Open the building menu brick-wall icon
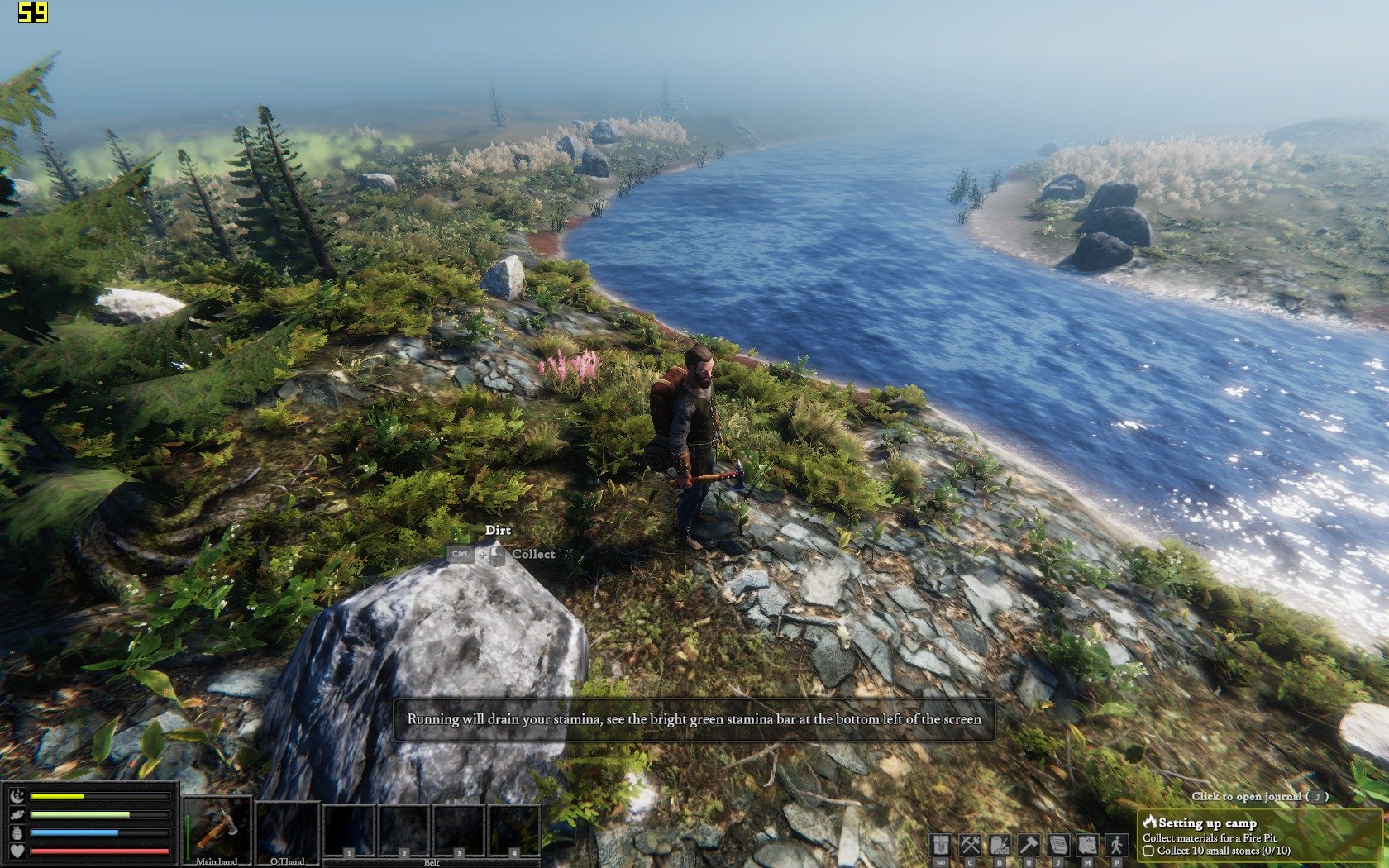The height and width of the screenshot is (868, 1389). pos(1000,845)
